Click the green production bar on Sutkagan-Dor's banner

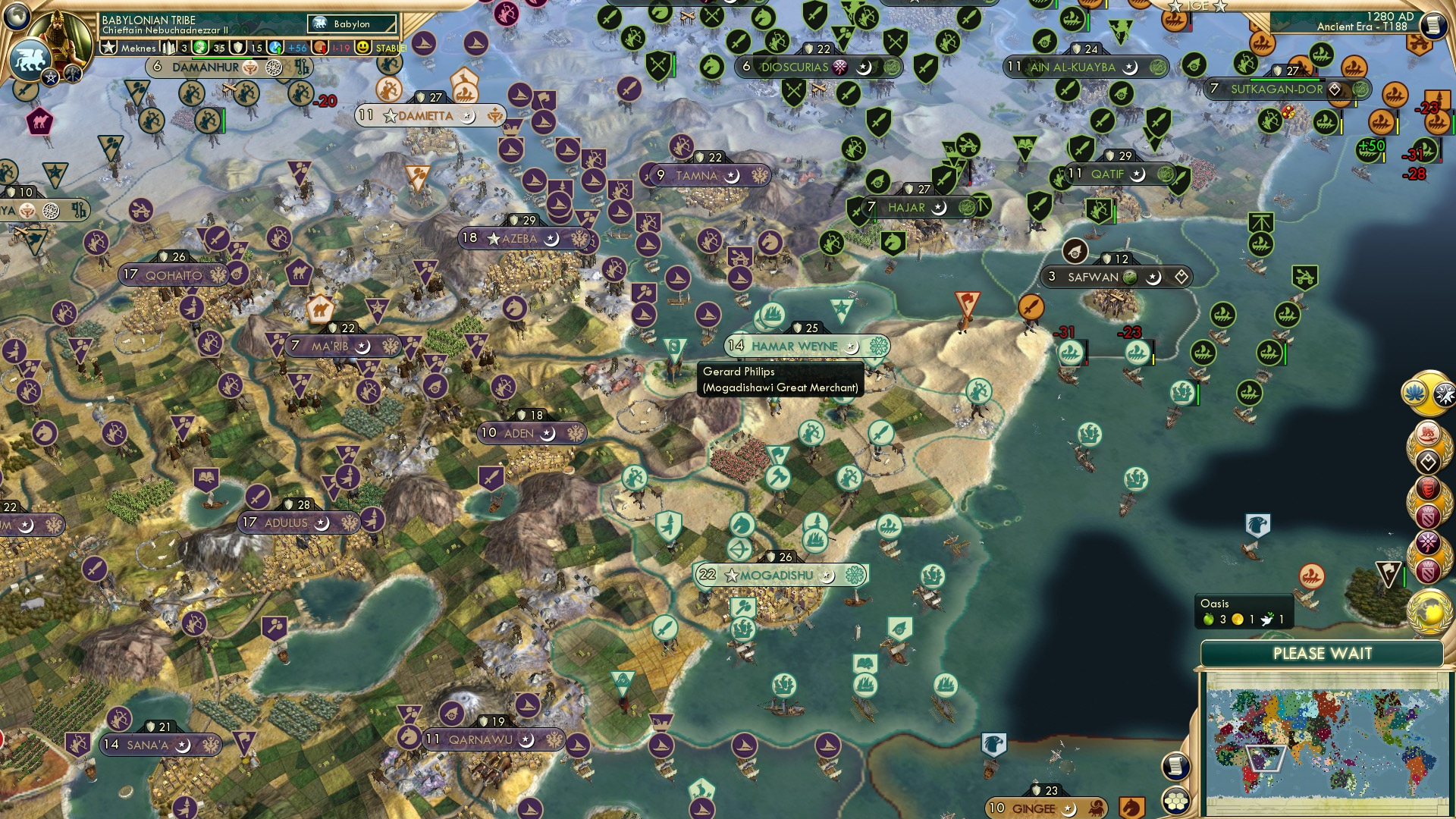point(1285,80)
